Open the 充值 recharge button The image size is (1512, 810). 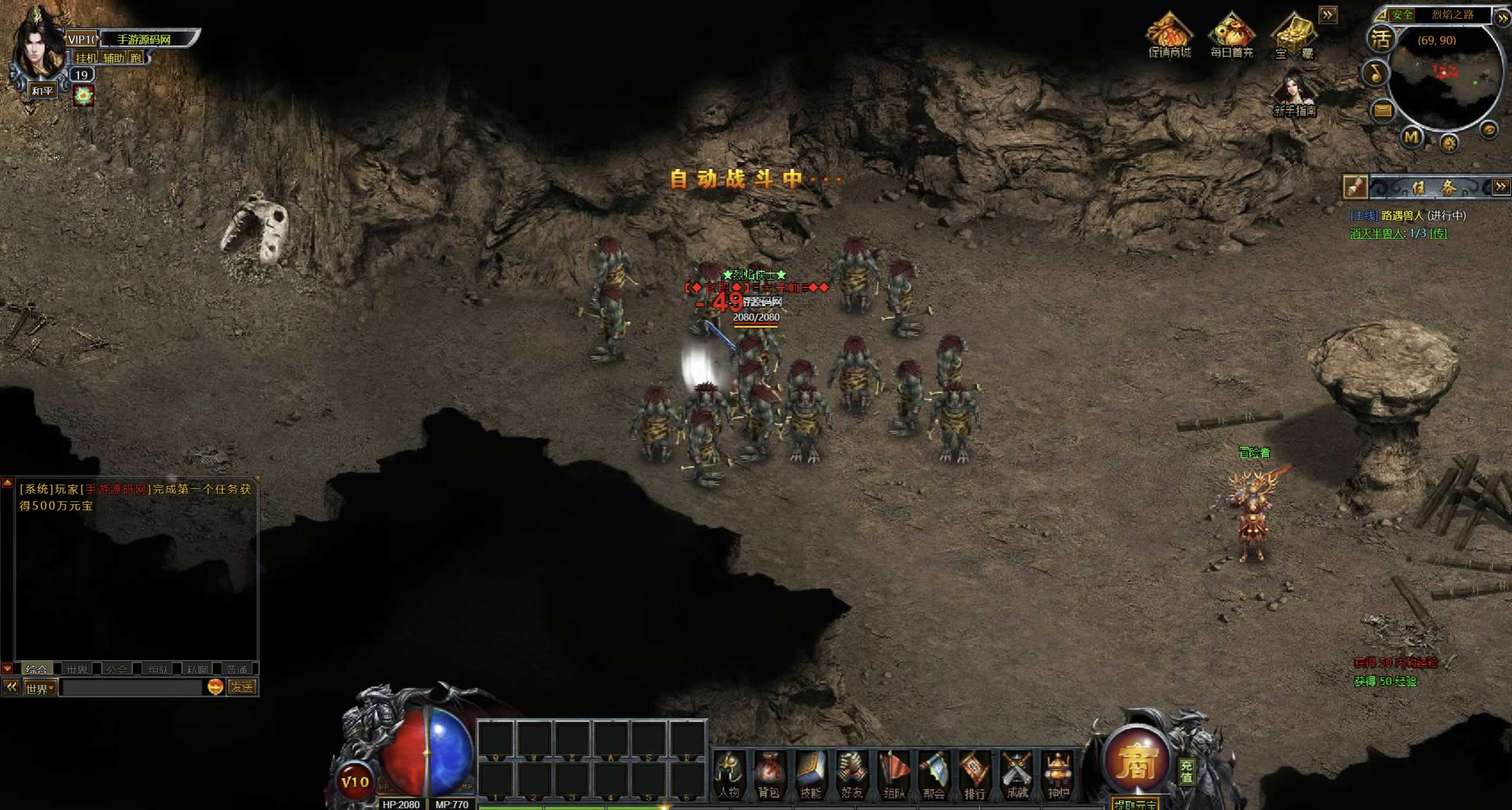click(x=1186, y=771)
